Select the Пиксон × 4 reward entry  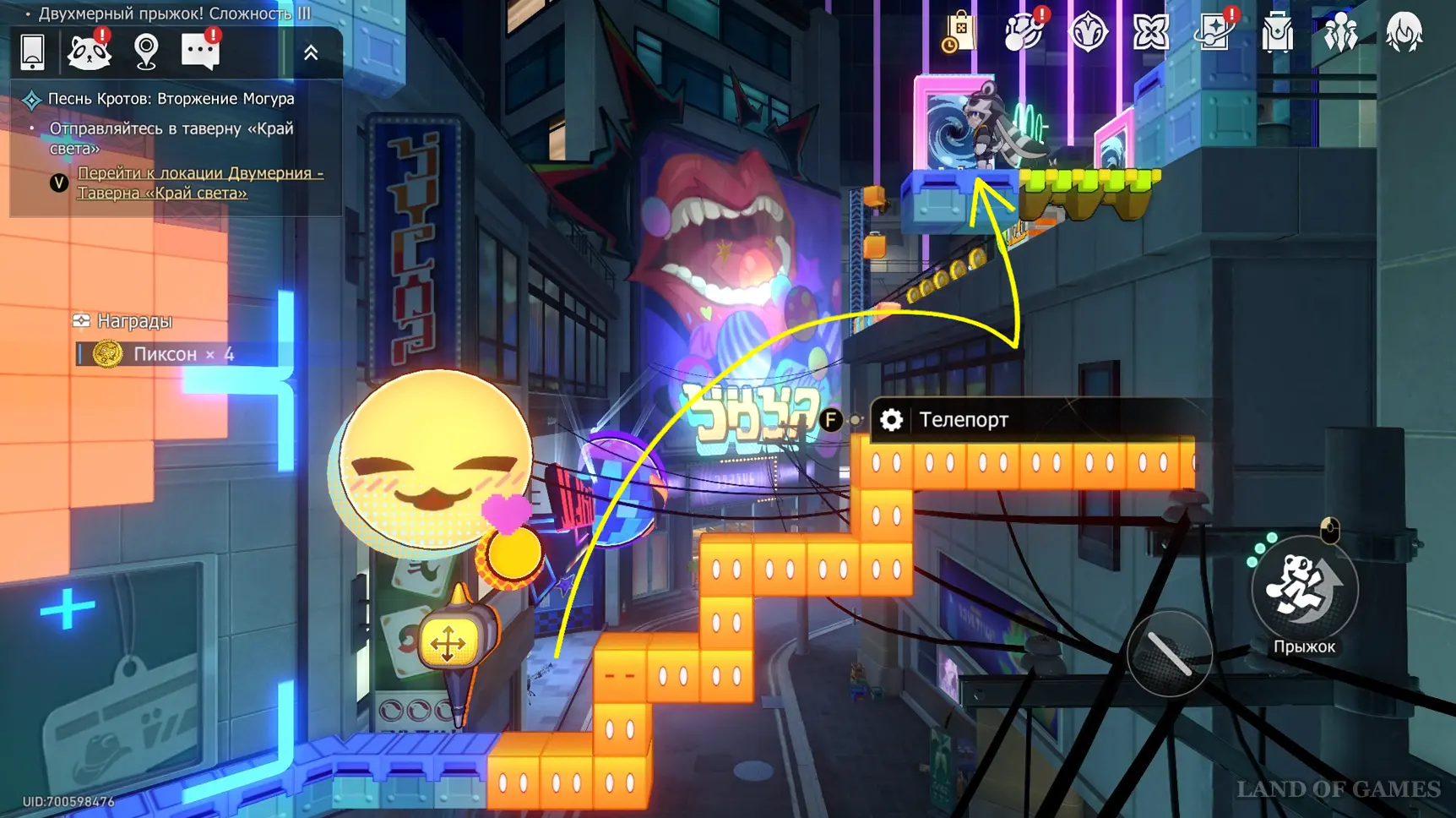point(165,354)
